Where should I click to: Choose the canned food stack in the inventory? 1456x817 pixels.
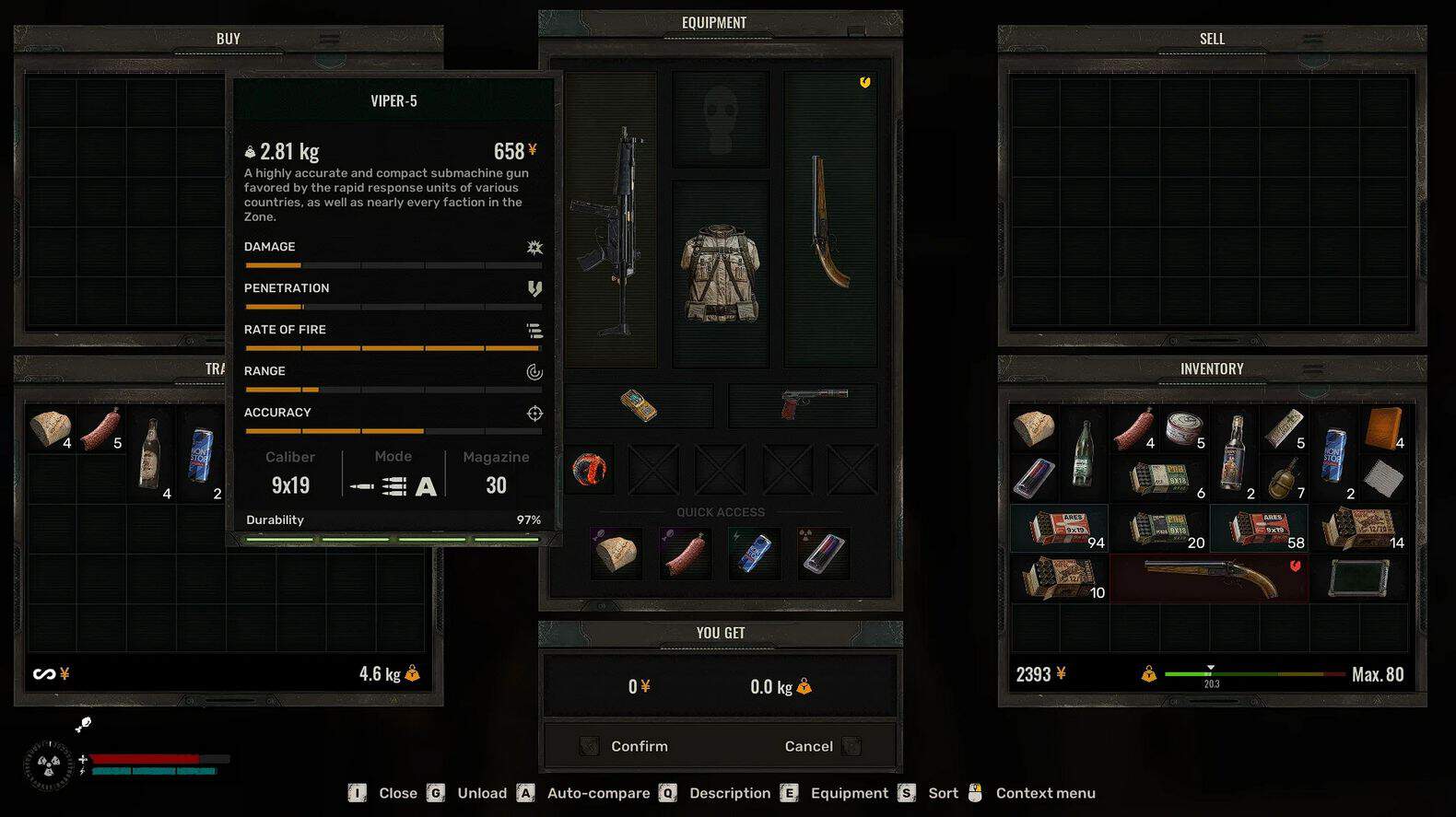[1184, 429]
